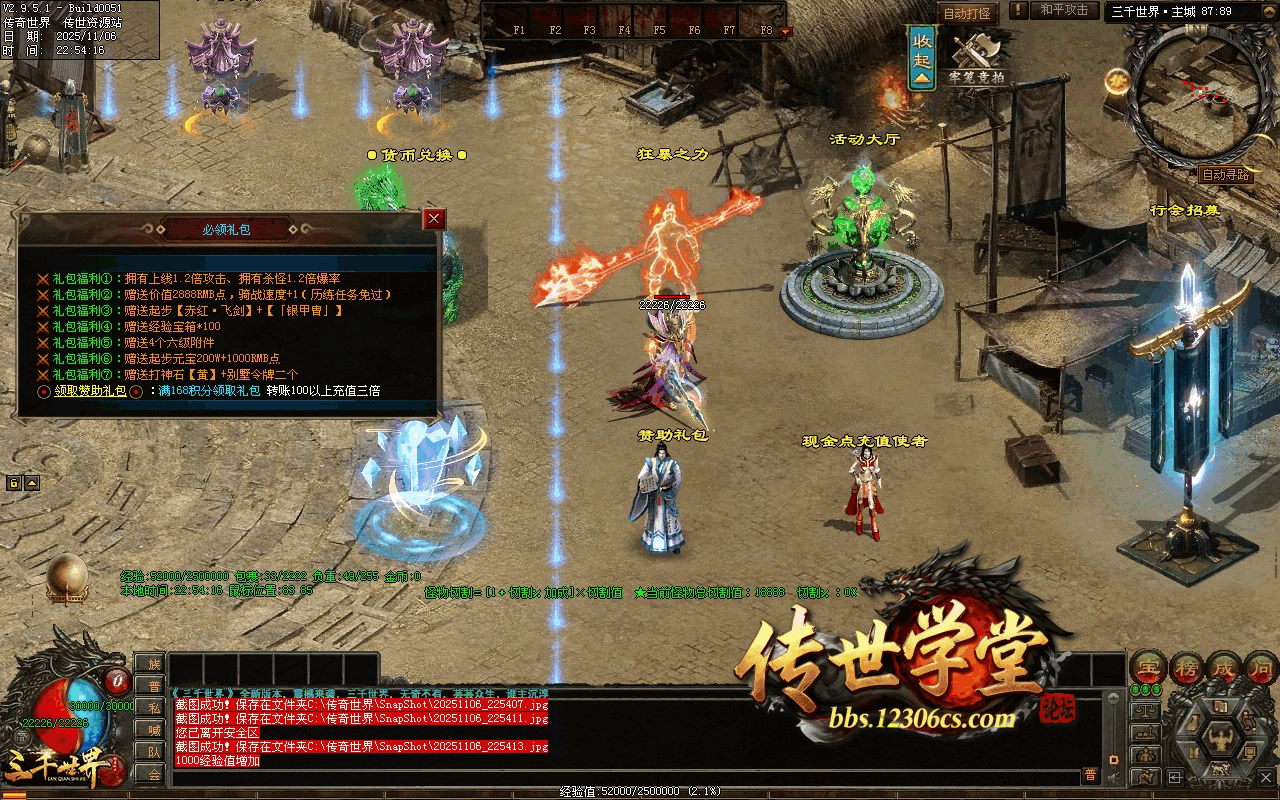Collapse the 收起 side panel
1280x800 pixels.
tap(922, 57)
